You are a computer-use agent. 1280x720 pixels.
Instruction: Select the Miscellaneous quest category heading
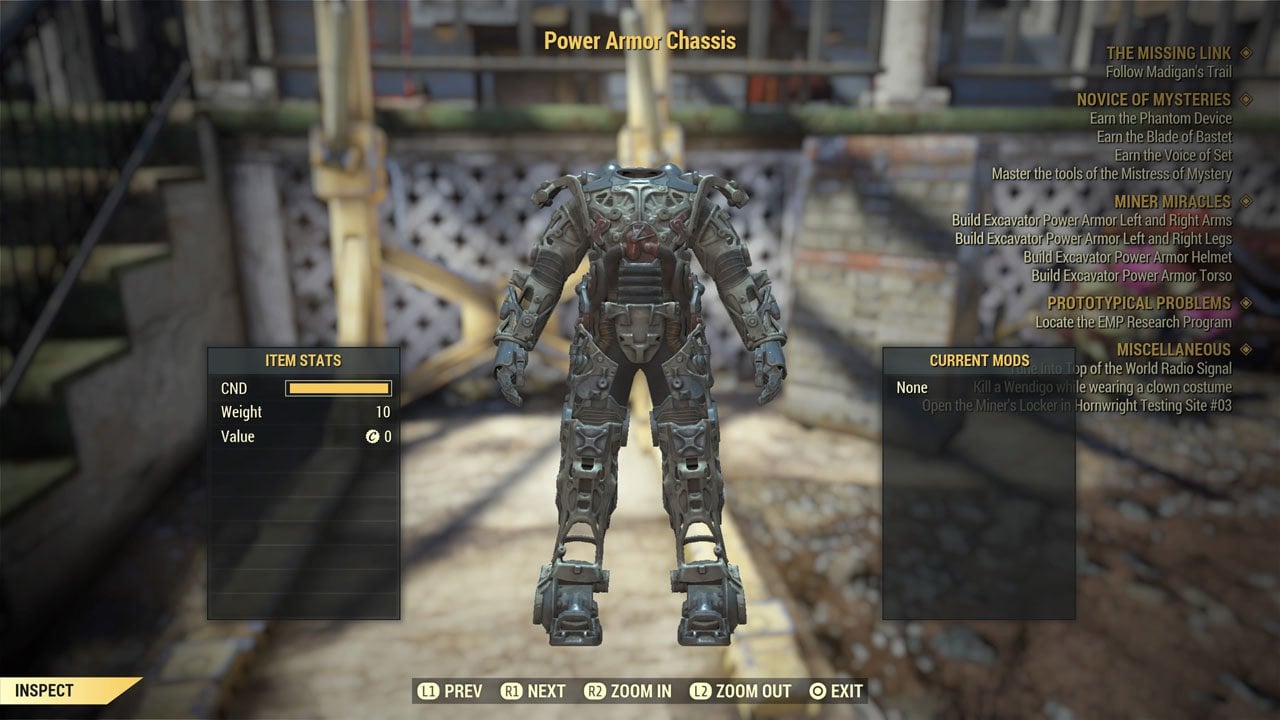[1173, 350]
